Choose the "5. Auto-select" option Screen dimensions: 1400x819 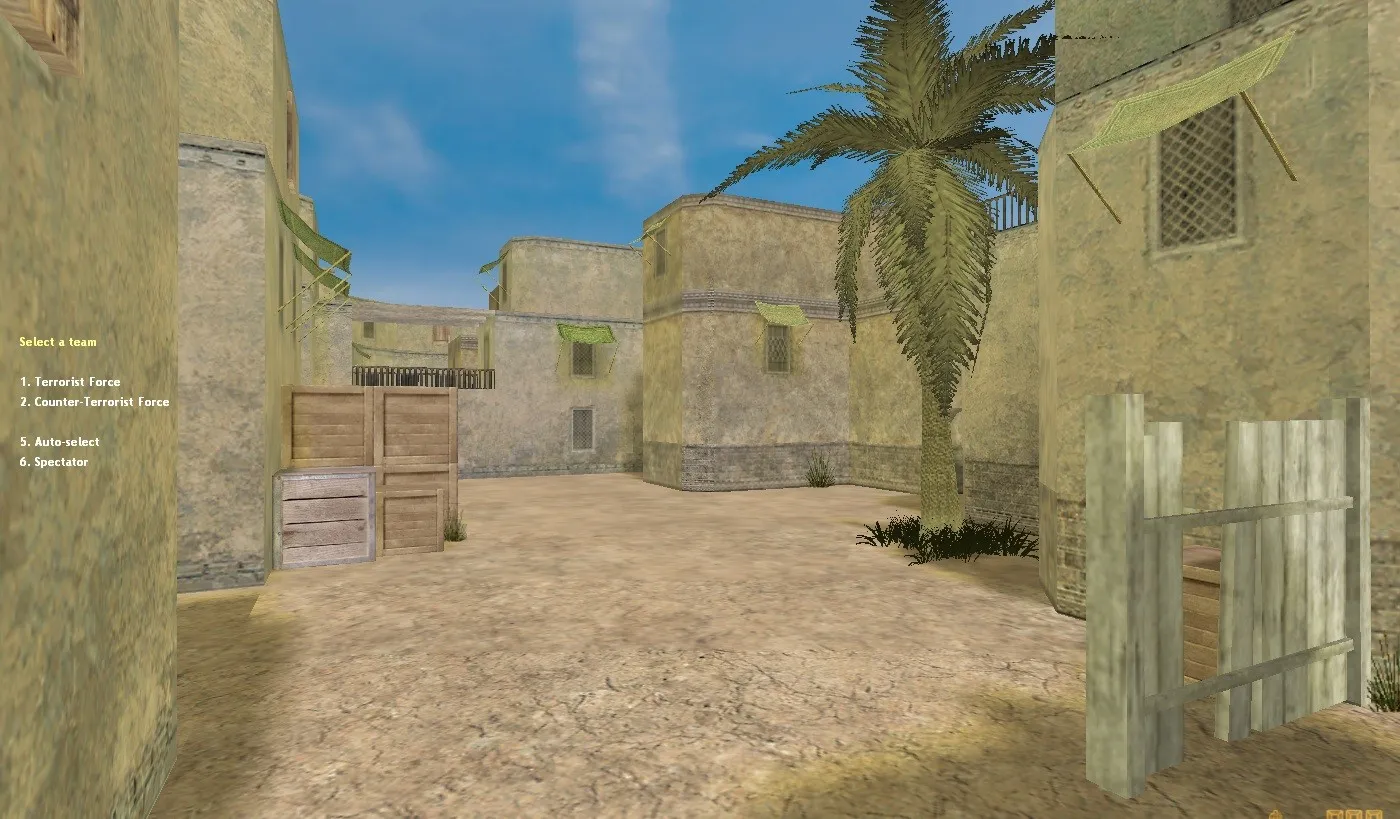pos(59,441)
